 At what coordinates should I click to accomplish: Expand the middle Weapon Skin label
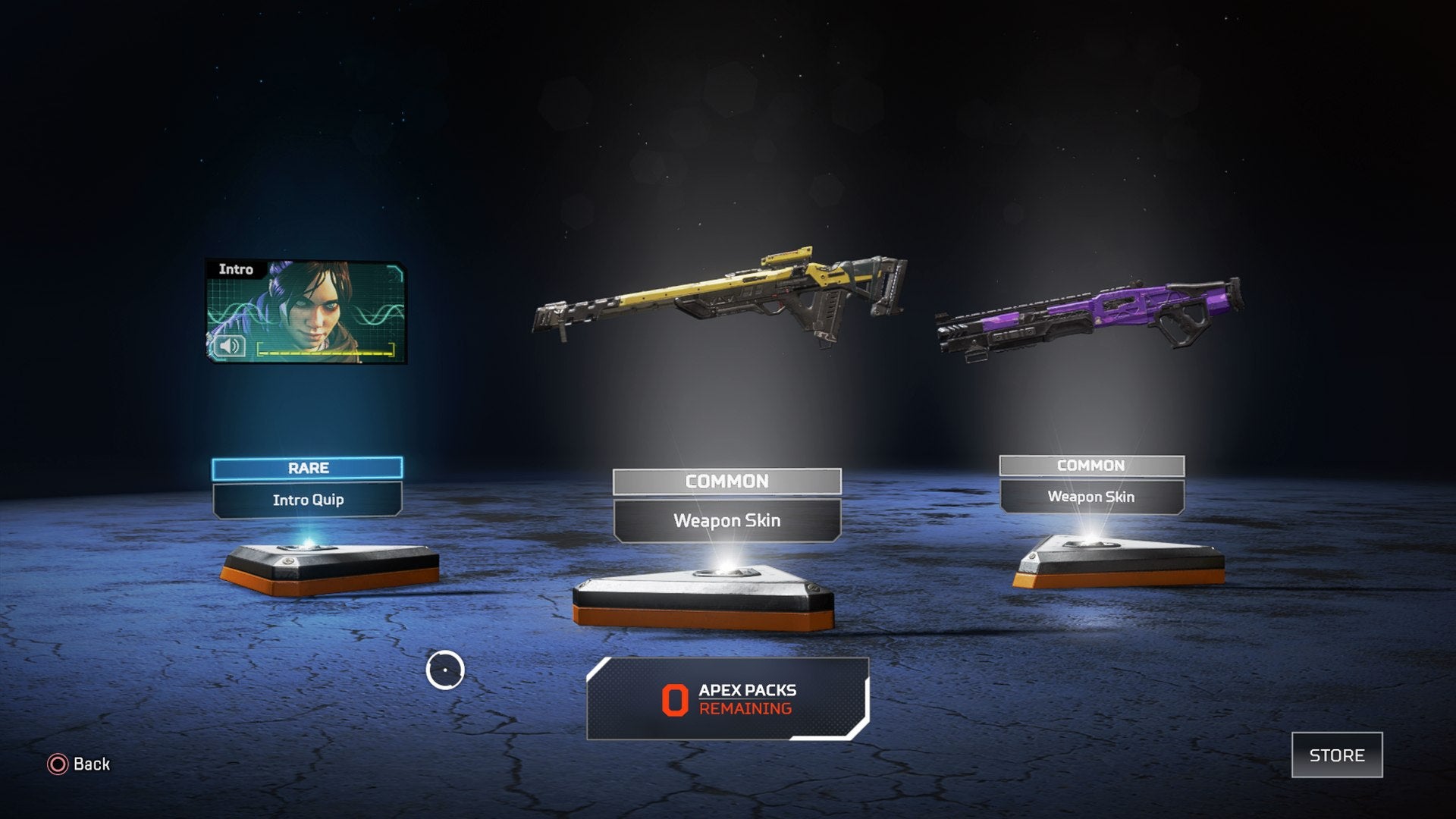[x=727, y=521]
